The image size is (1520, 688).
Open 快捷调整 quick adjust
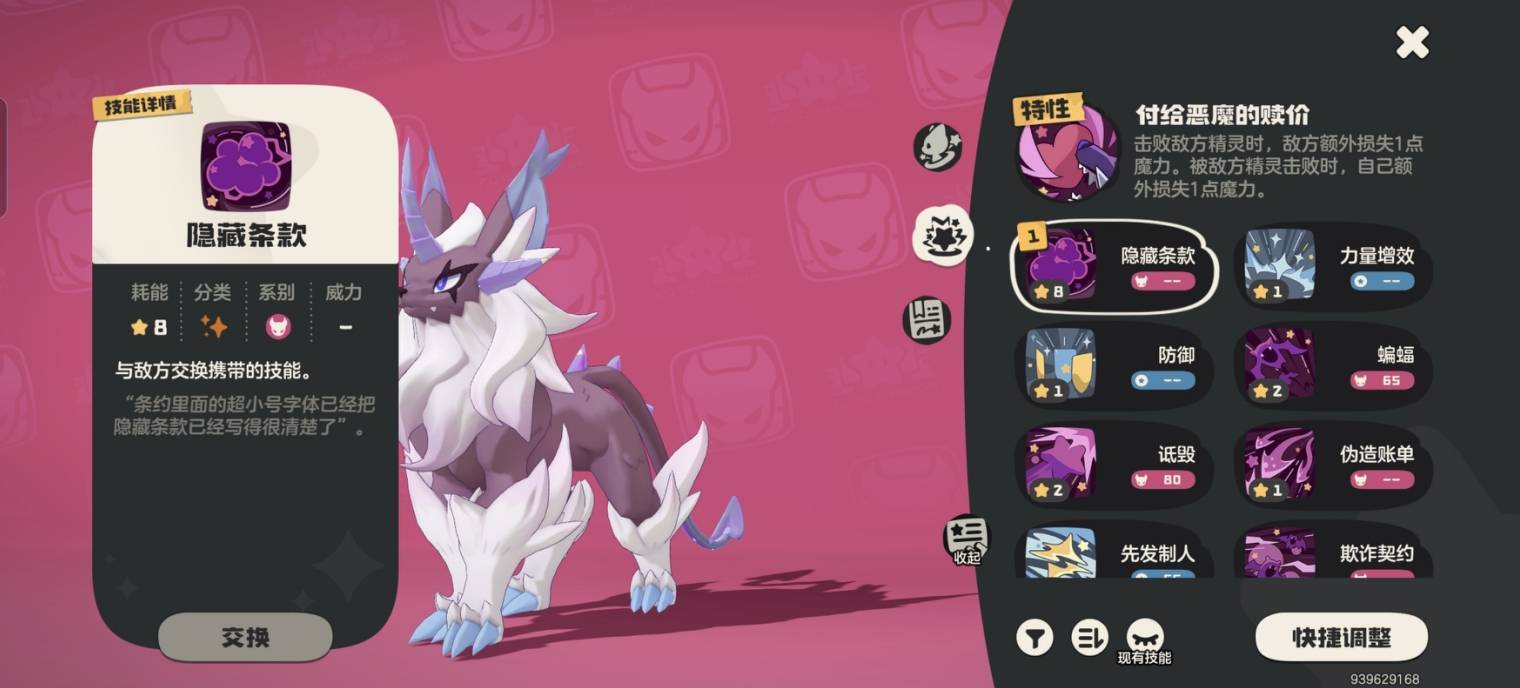(1341, 638)
